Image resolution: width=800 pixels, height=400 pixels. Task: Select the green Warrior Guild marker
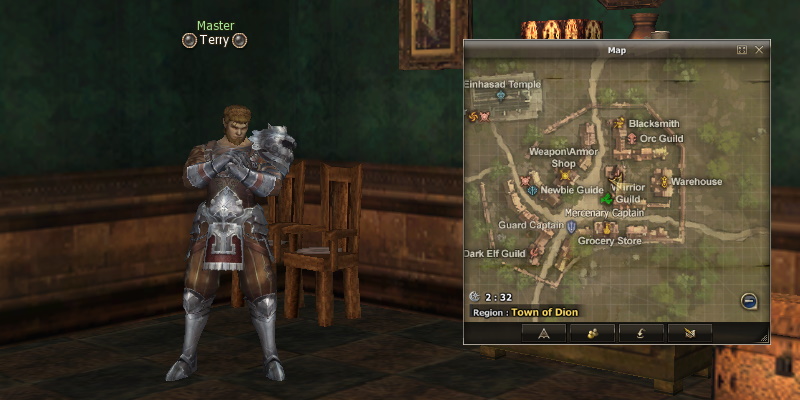[x=605, y=197]
